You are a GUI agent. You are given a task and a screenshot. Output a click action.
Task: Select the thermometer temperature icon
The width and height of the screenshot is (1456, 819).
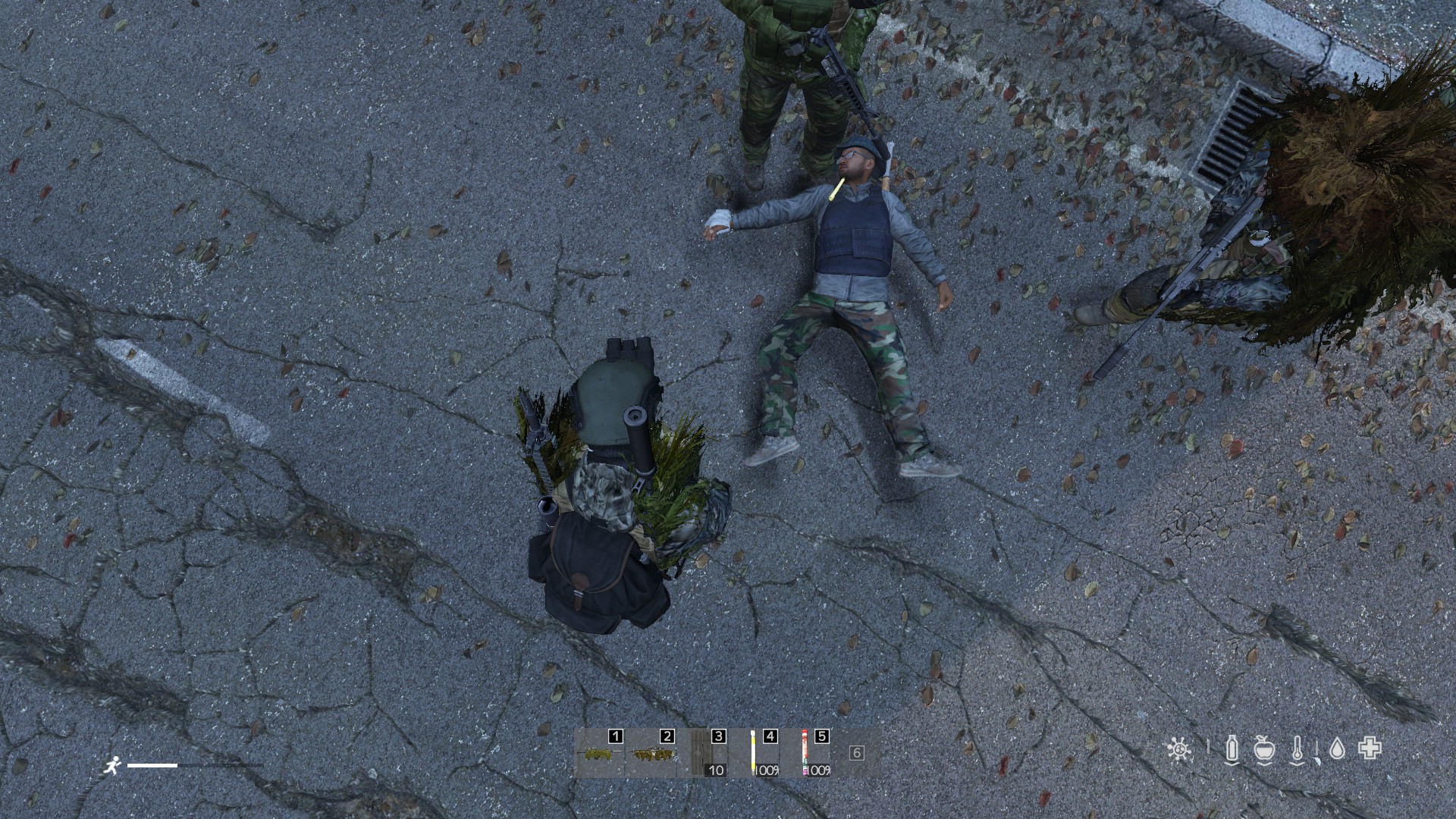pyautogui.click(x=1298, y=749)
